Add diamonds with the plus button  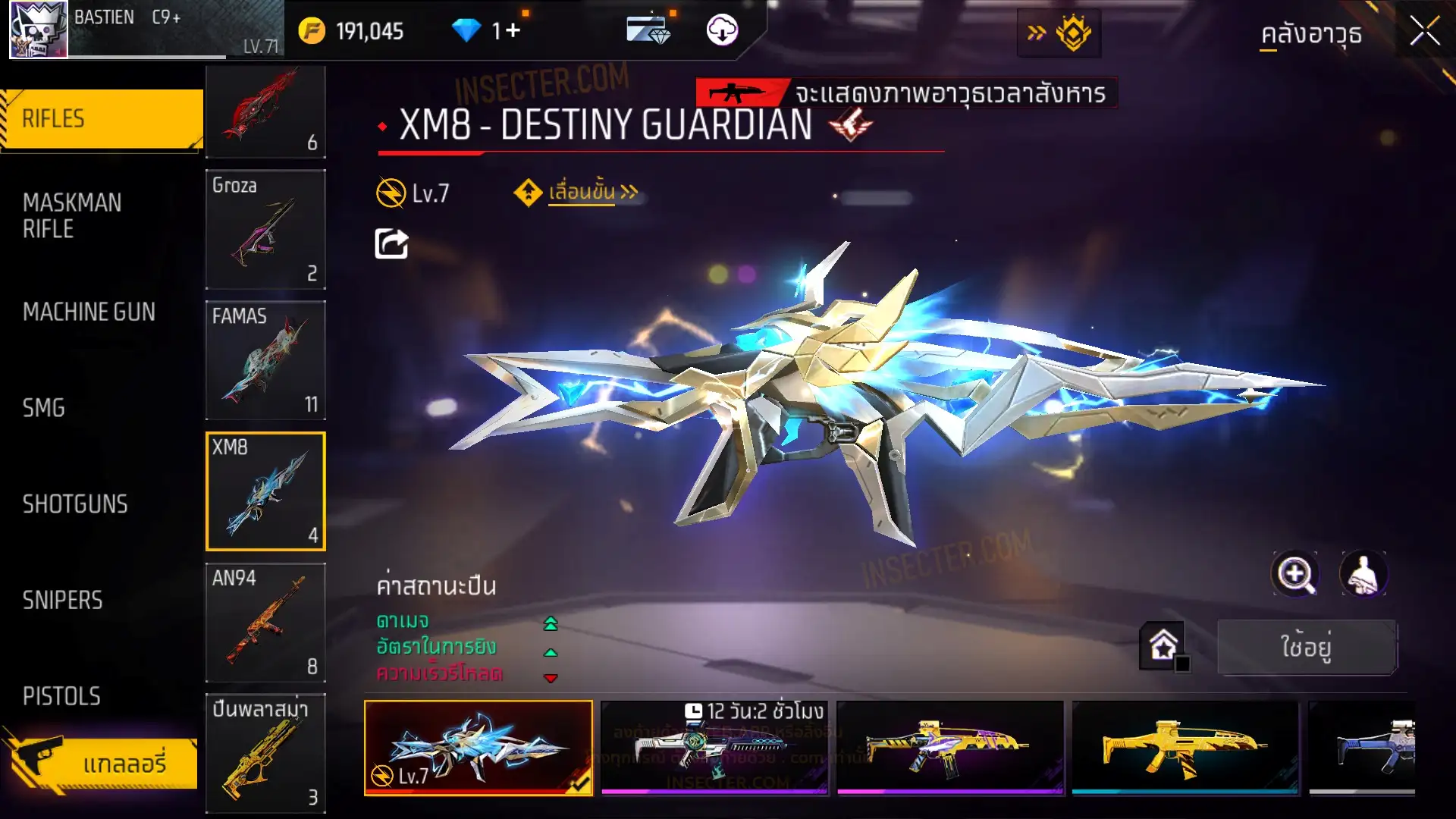(513, 31)
